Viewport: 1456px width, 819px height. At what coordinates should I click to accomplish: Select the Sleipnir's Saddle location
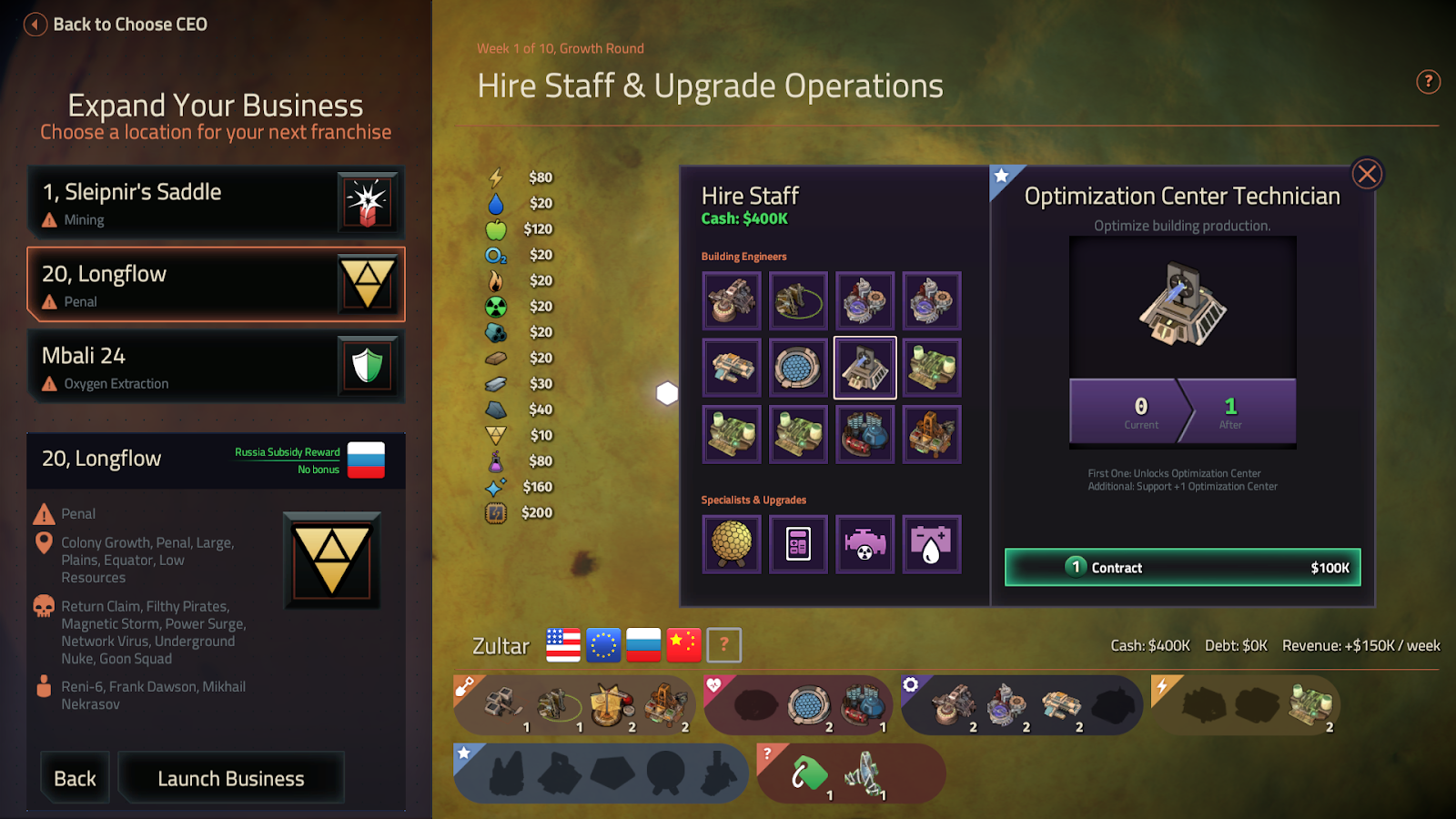pos(216,202)
